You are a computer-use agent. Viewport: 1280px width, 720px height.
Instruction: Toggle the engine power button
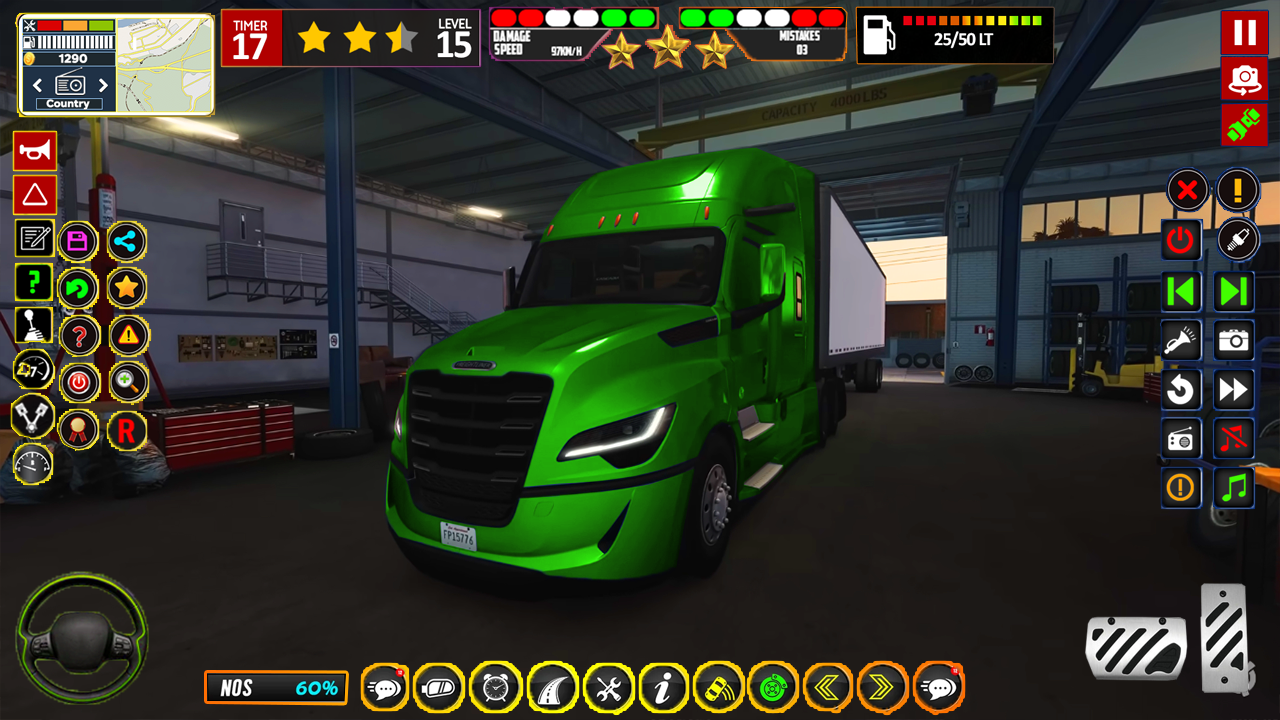coord(1179,240)
